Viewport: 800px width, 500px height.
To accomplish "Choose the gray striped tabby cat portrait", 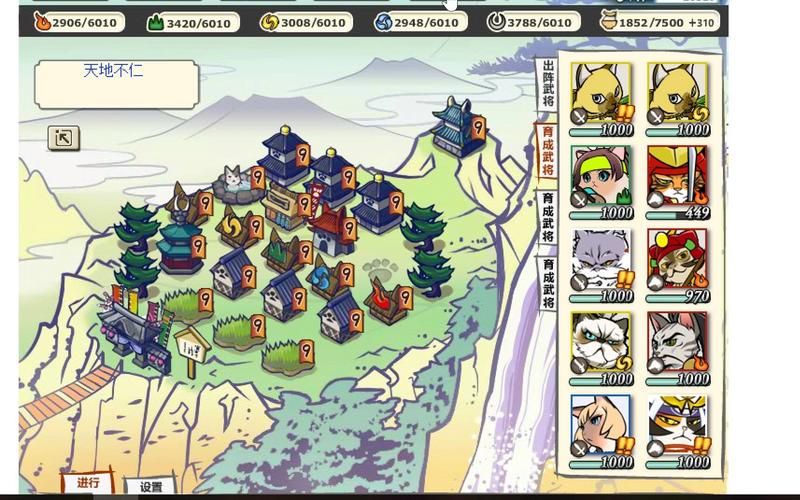I will 677,343.
